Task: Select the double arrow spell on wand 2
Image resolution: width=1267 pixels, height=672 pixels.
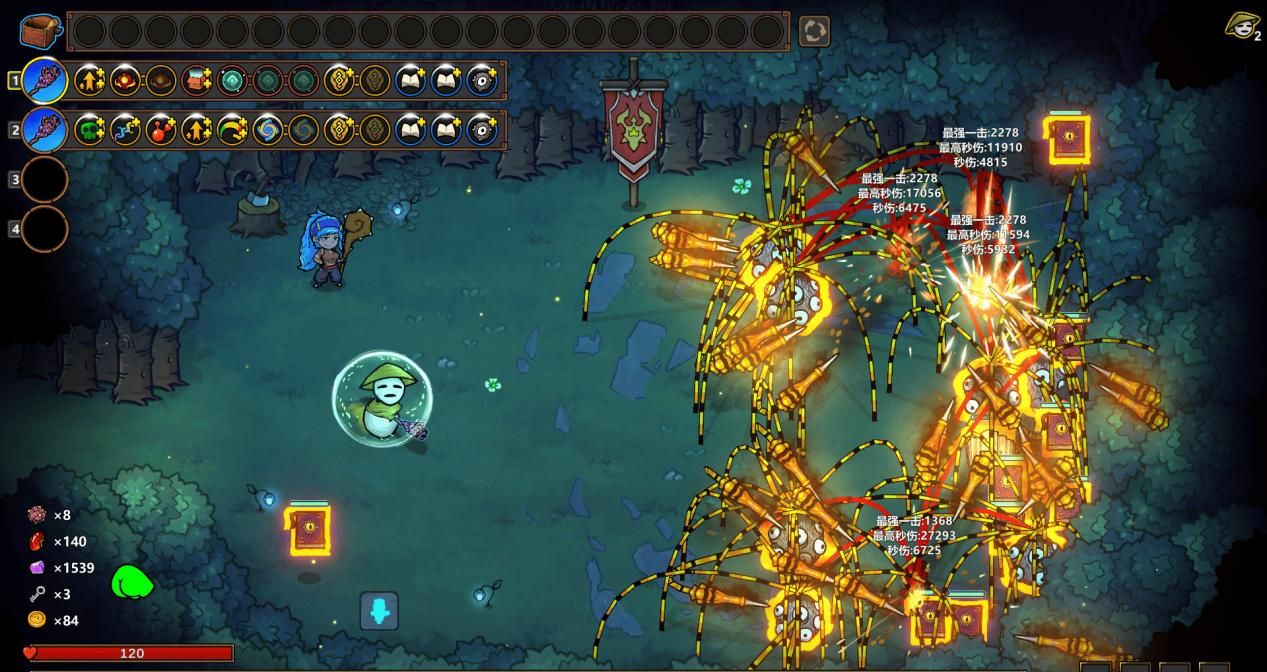Action: click(197, 130)
